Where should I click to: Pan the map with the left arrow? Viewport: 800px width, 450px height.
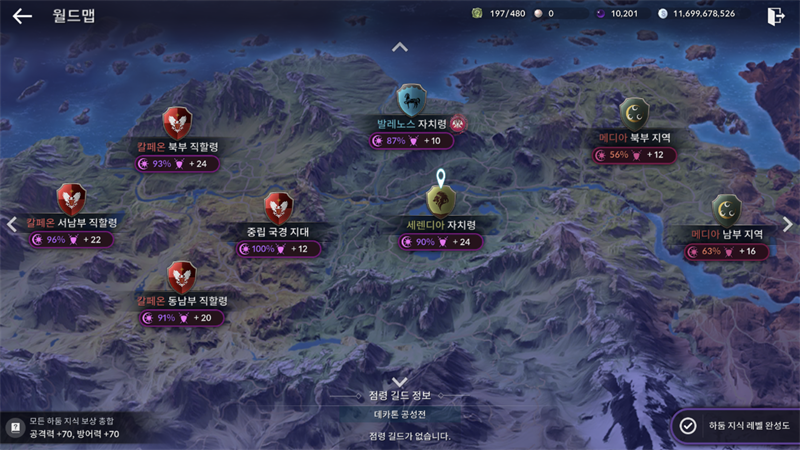click(x=12, y=224)
